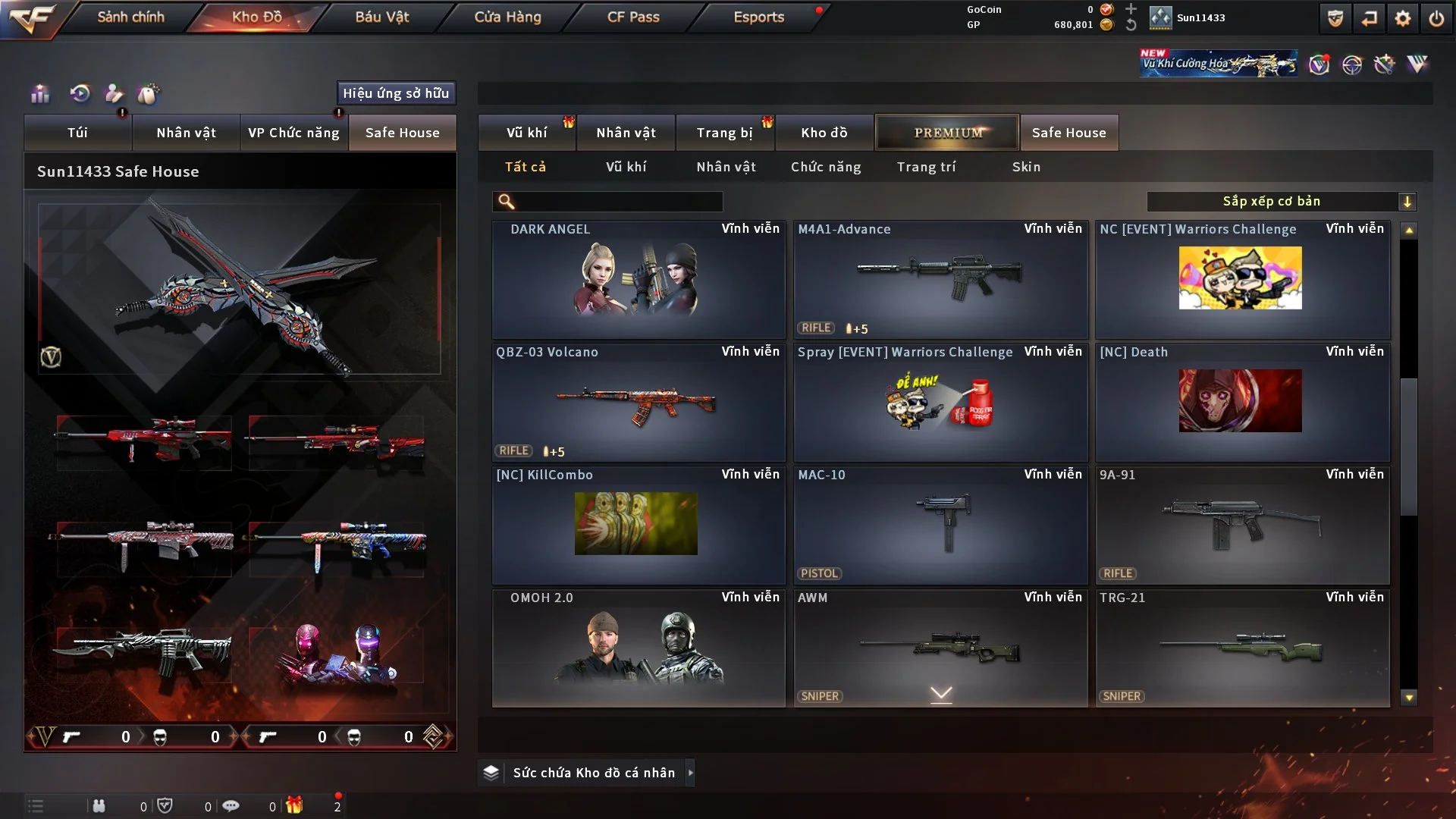1456x819 pixels.
Task: Switch to the PREMIUM inventory tab
Action: click(947, 133)
